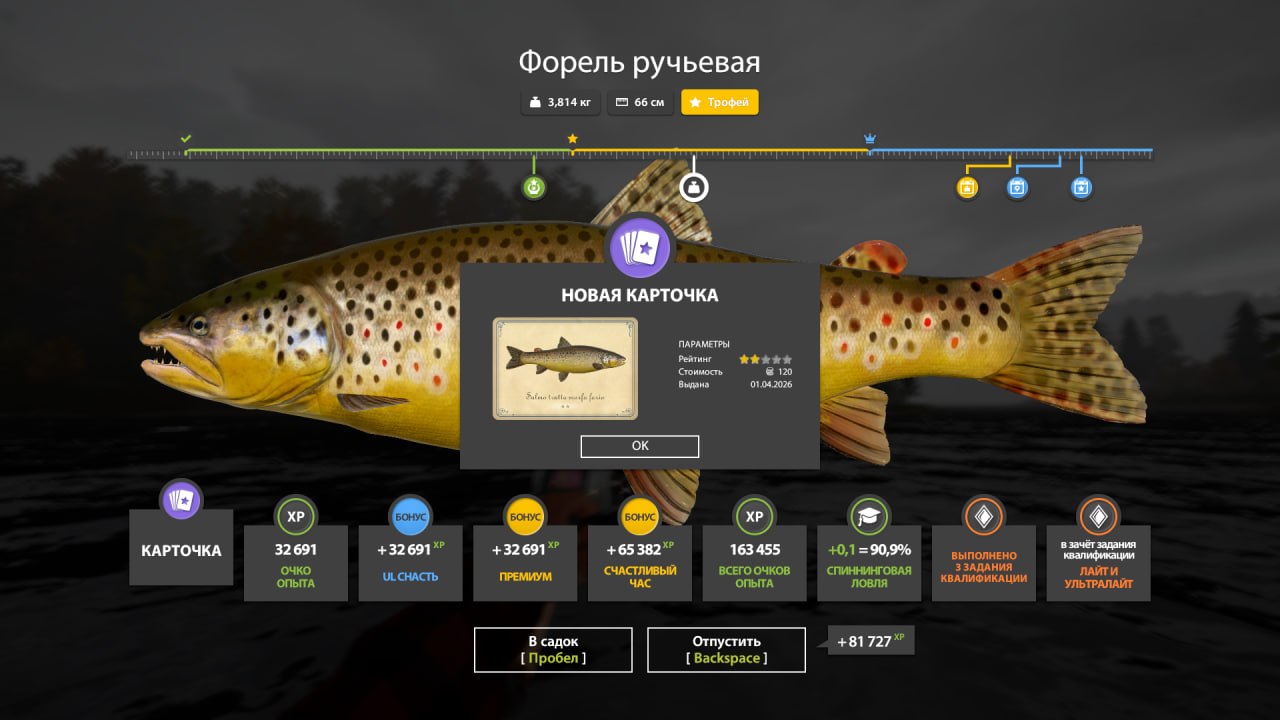Click the yellow camera reward marker below the ruler
This screenshot has height=720, width=1280.
coord(965,187)
